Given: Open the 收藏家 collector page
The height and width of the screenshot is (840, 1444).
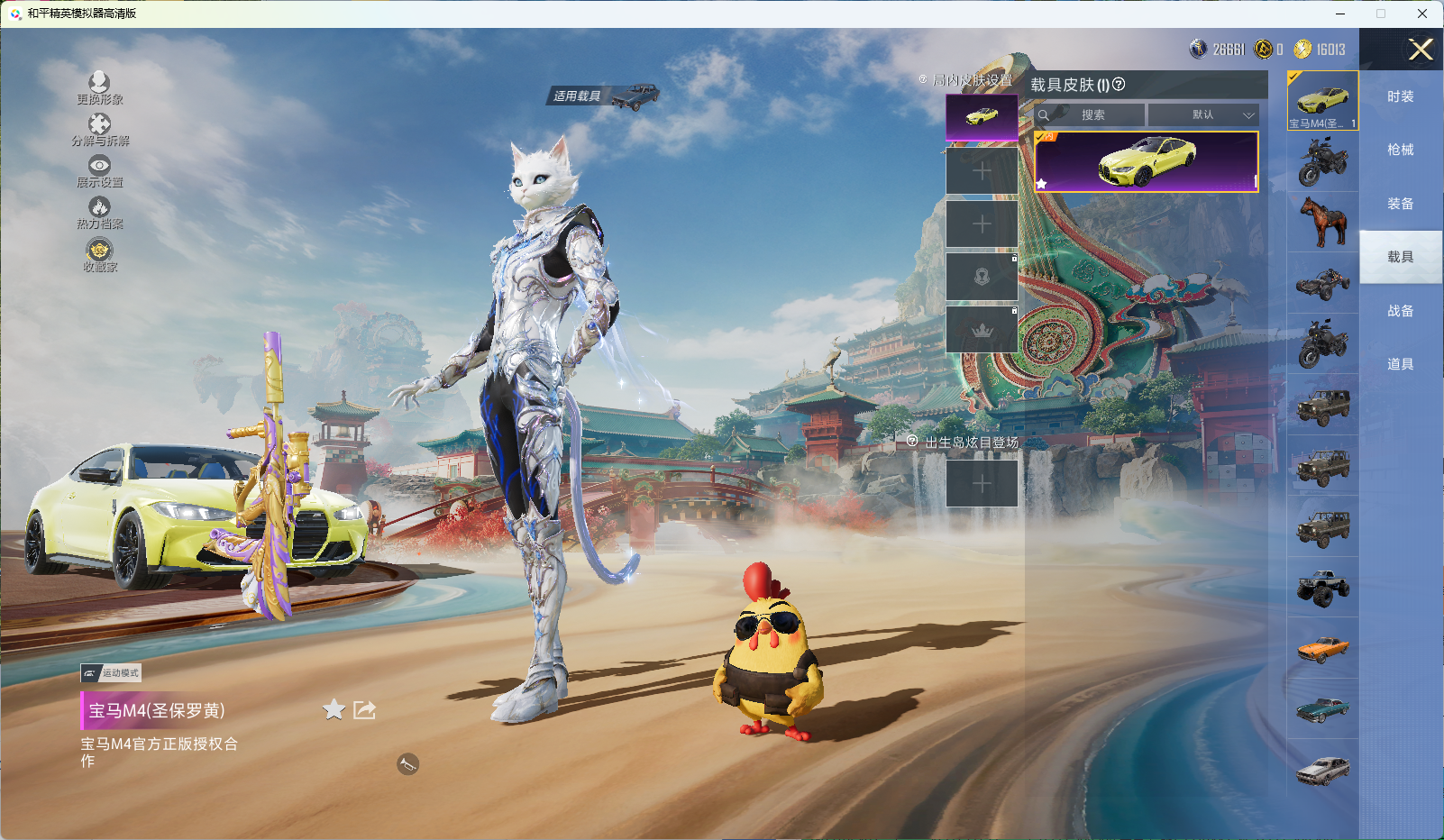Looking at the screenshot, I should pos(99,255).
